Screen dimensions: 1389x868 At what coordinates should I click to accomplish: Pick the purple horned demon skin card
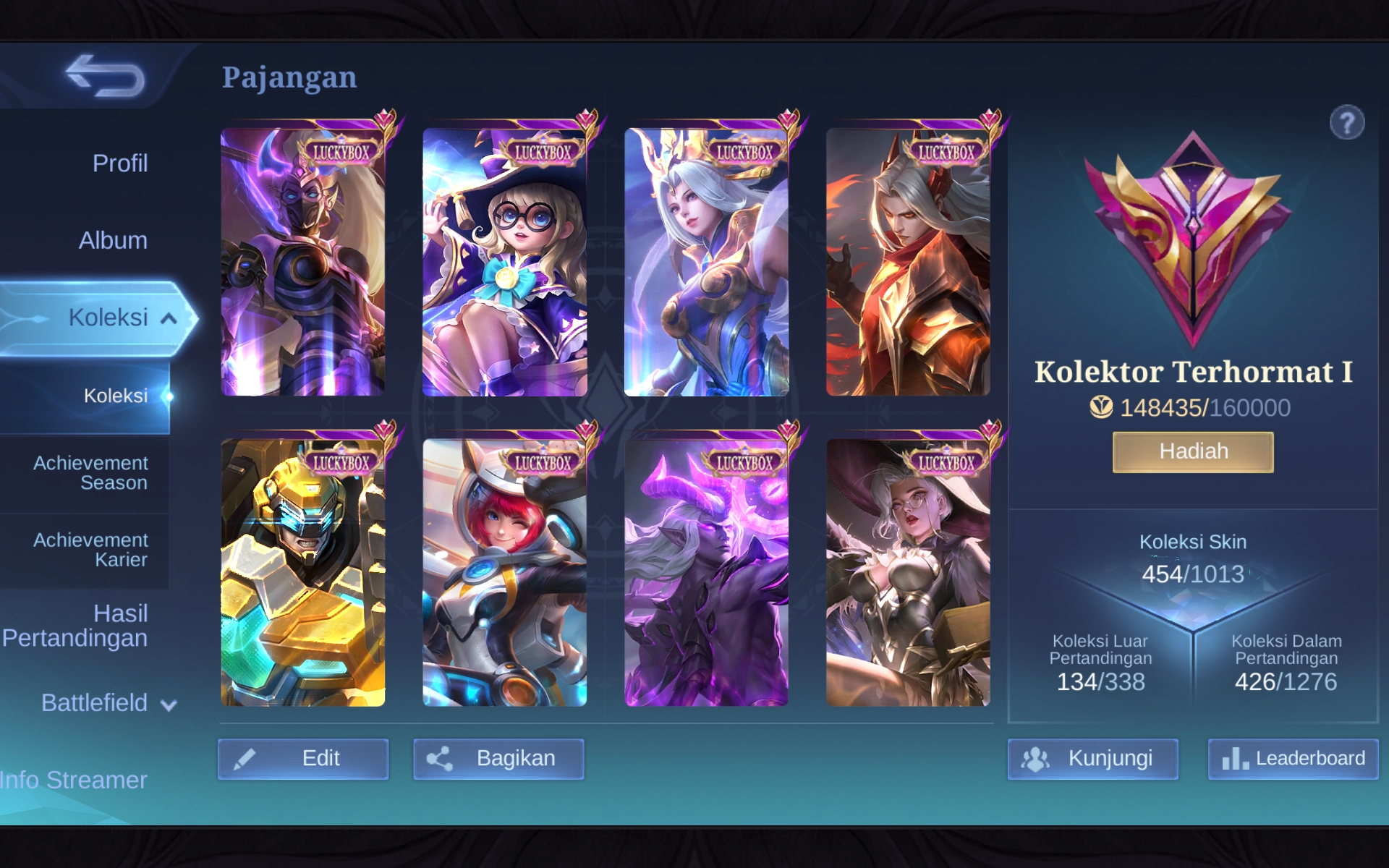pyautogui.click(x=706, y=572)
